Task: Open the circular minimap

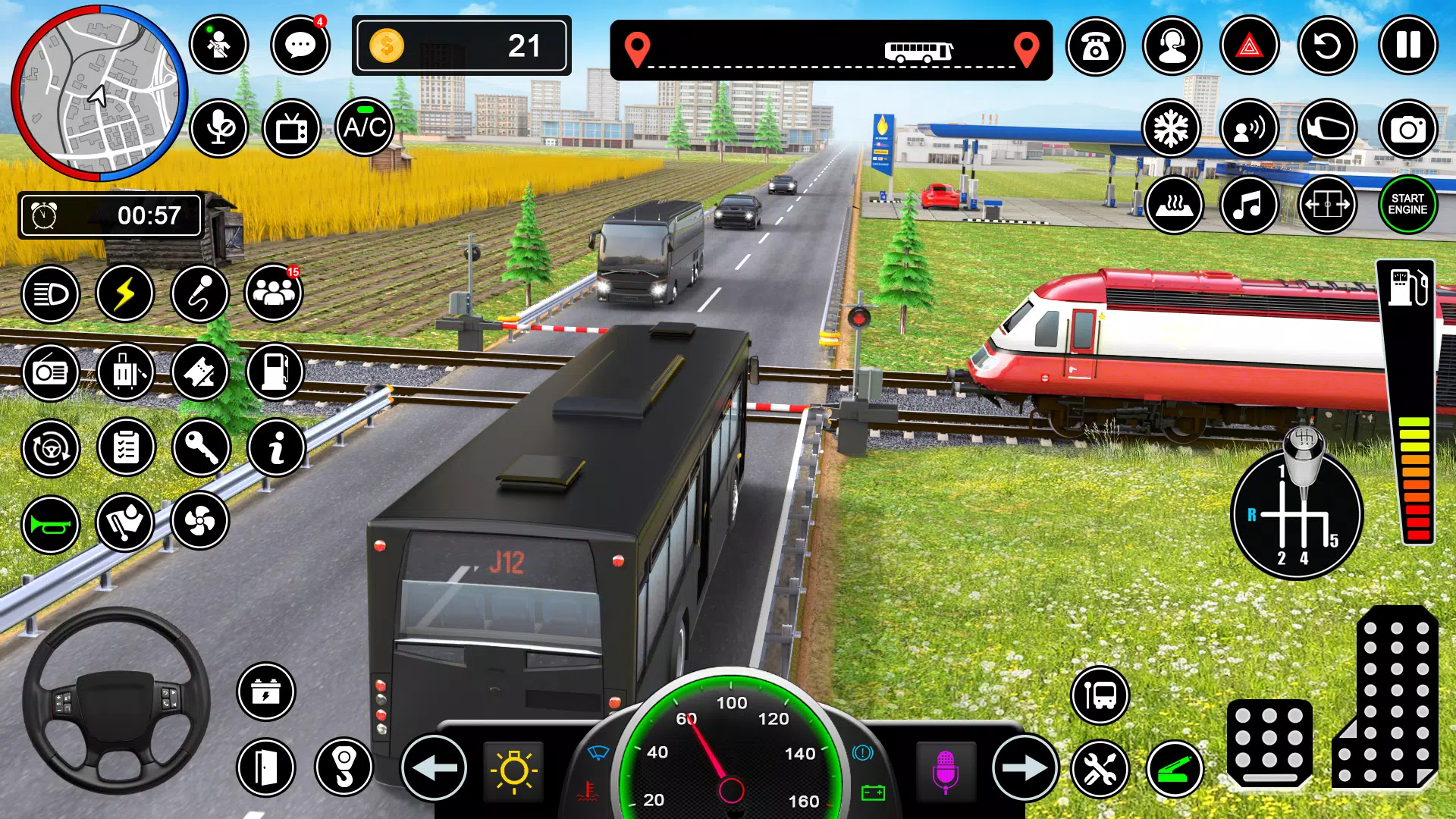Action: pyautogui.click(x=99, y=94)
